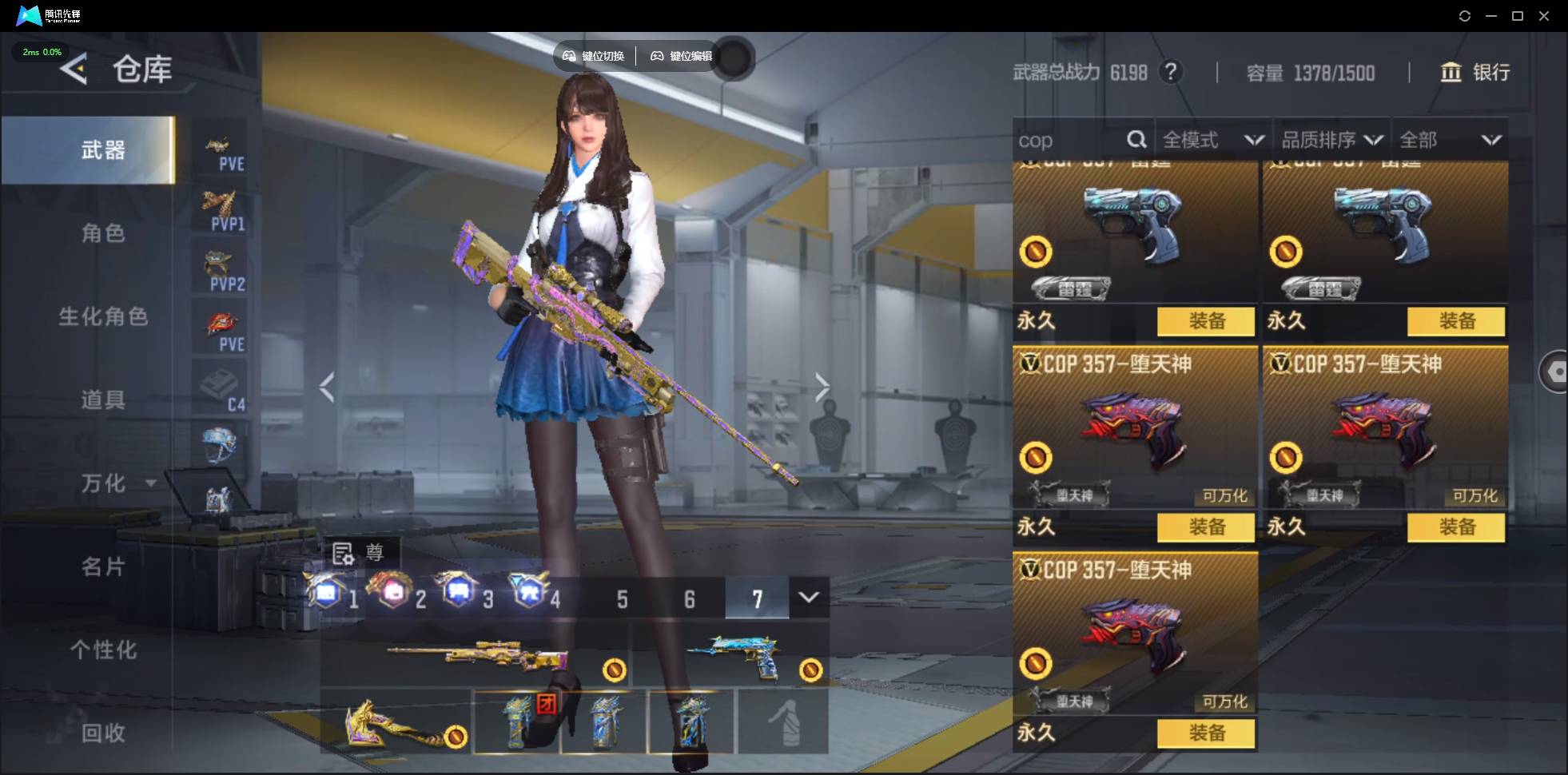
Task: Open the 生化角色 category
Action: 103,316
